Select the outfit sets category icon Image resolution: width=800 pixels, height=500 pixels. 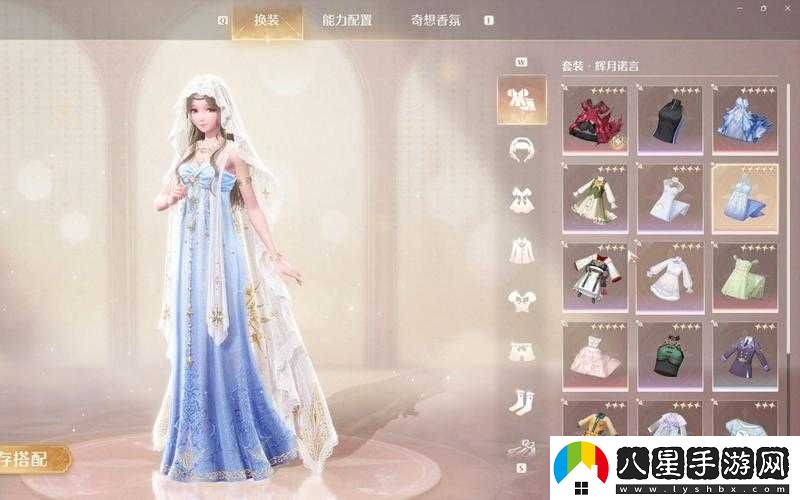521,99
